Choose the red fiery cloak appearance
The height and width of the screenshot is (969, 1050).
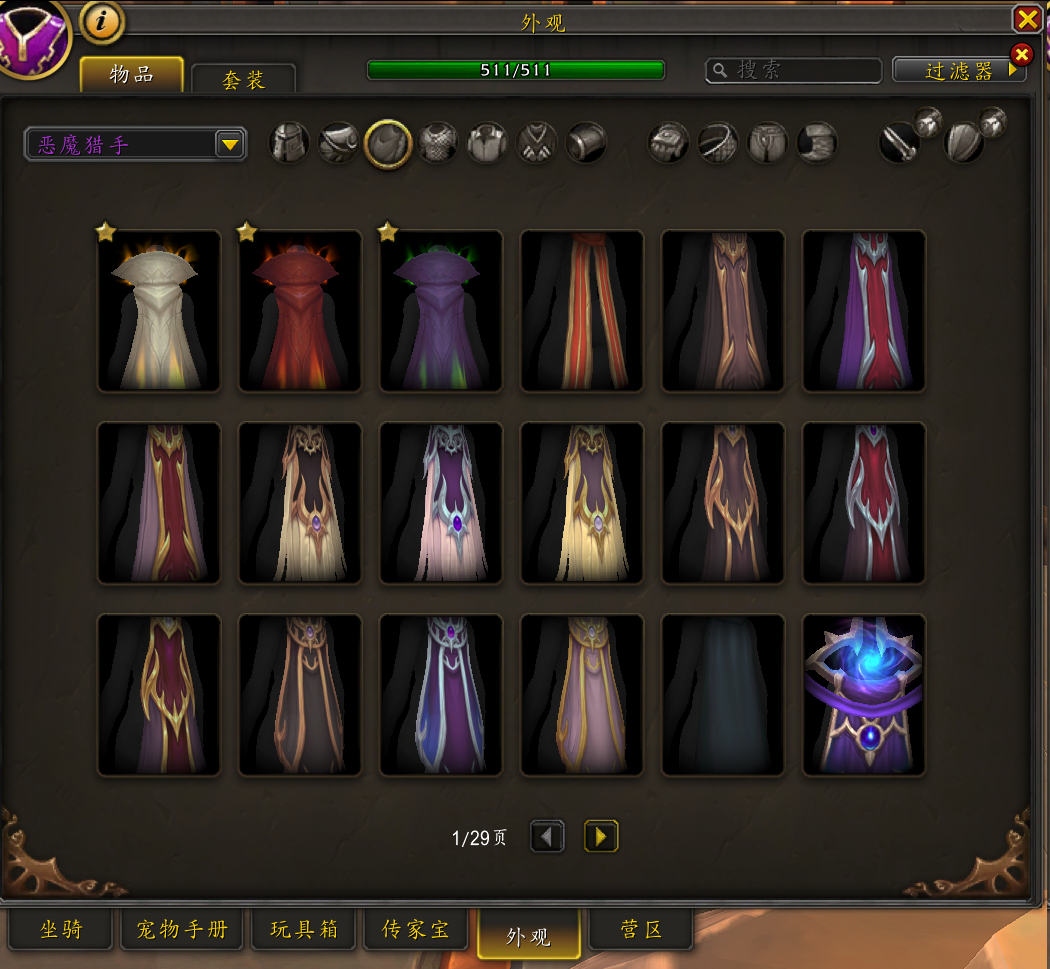[x=300, y=312]
